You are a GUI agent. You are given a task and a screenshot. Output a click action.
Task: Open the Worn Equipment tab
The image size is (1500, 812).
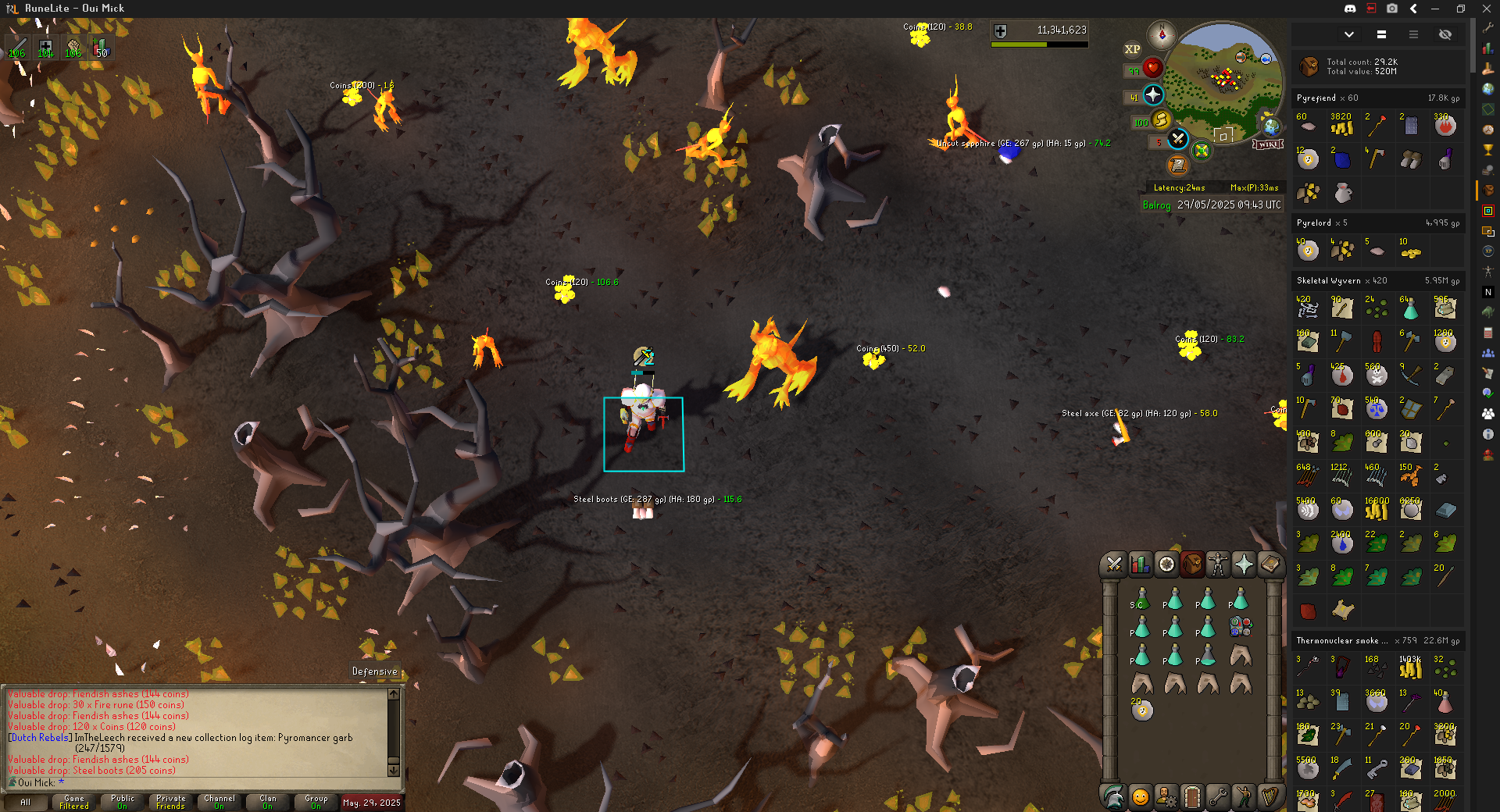click(1218, 564)
